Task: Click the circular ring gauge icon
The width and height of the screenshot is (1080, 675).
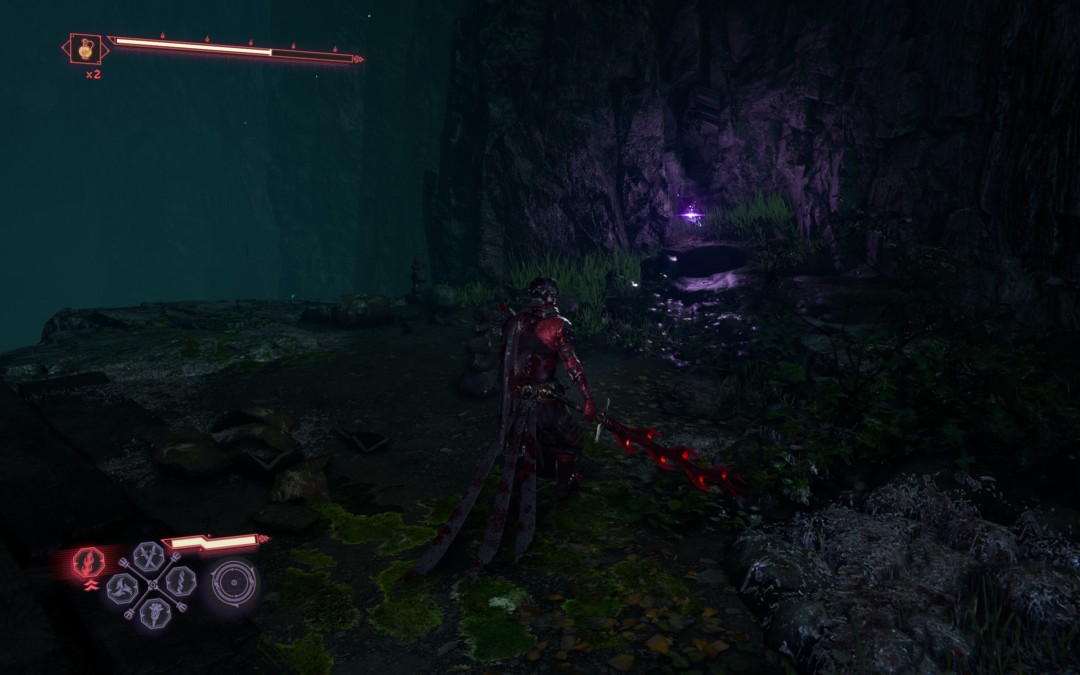Action: (x=233, y=583)
